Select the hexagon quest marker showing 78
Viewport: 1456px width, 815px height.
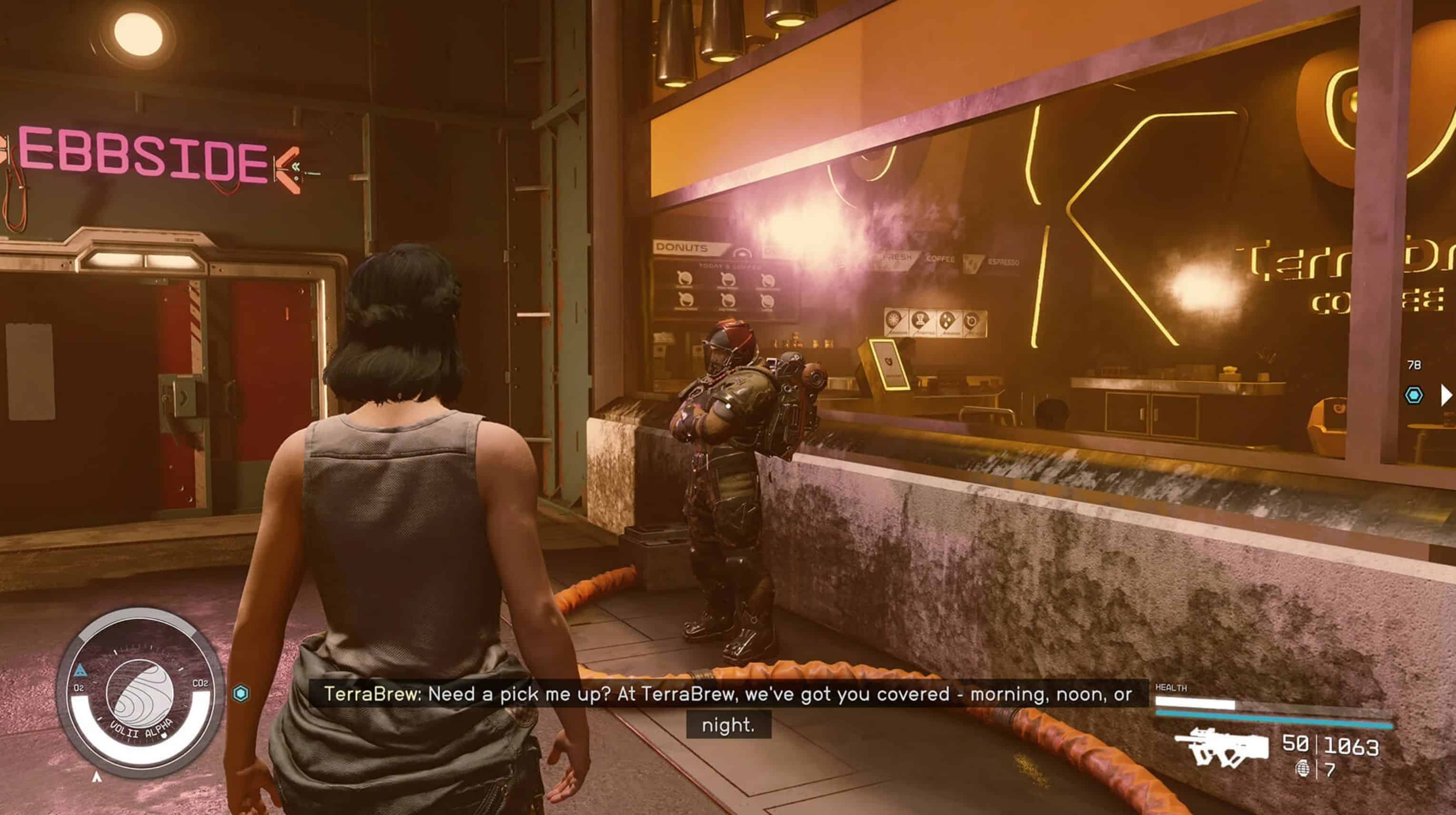1414,395
